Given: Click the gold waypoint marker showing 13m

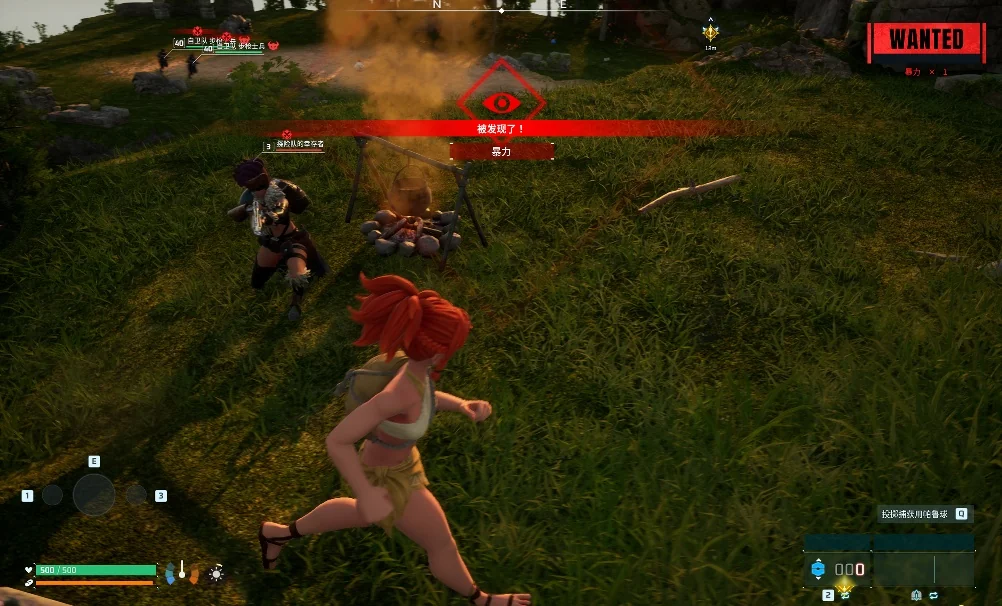Looking at the screenshot, I should [x=710, y=33].
